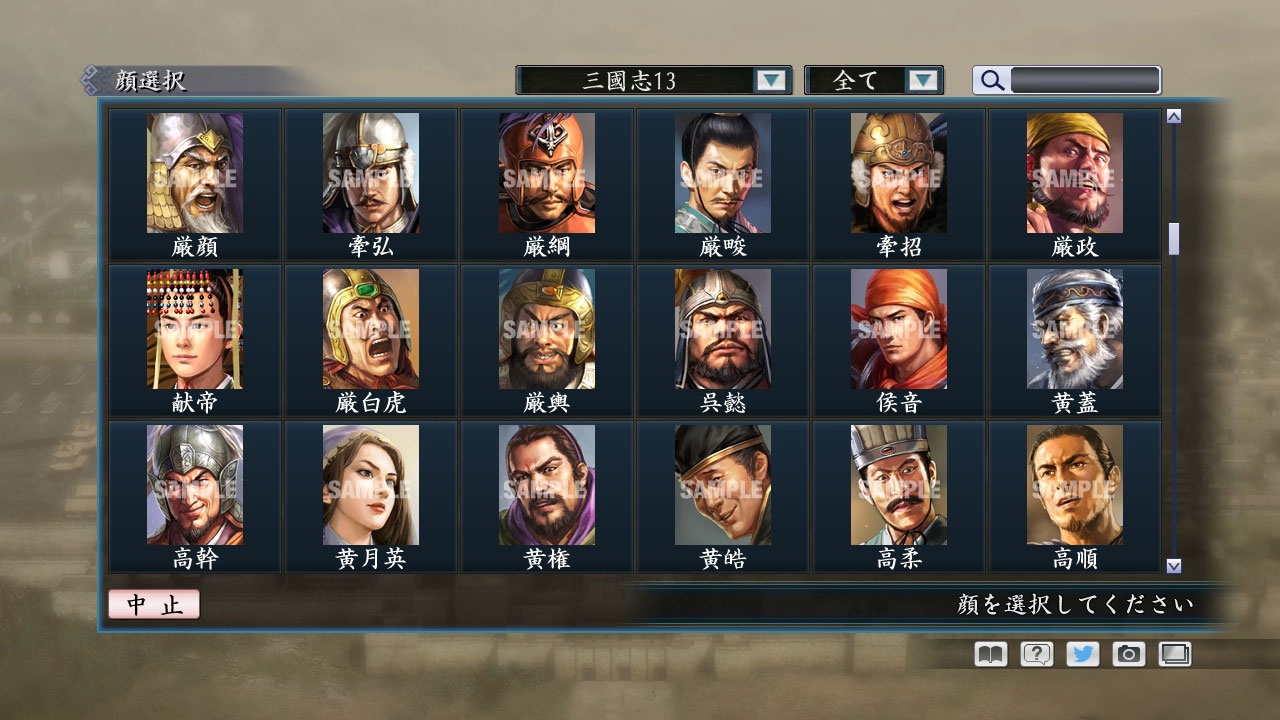Select the portrait of 黄月英
Screen dimensions: 1280x720
372,487
